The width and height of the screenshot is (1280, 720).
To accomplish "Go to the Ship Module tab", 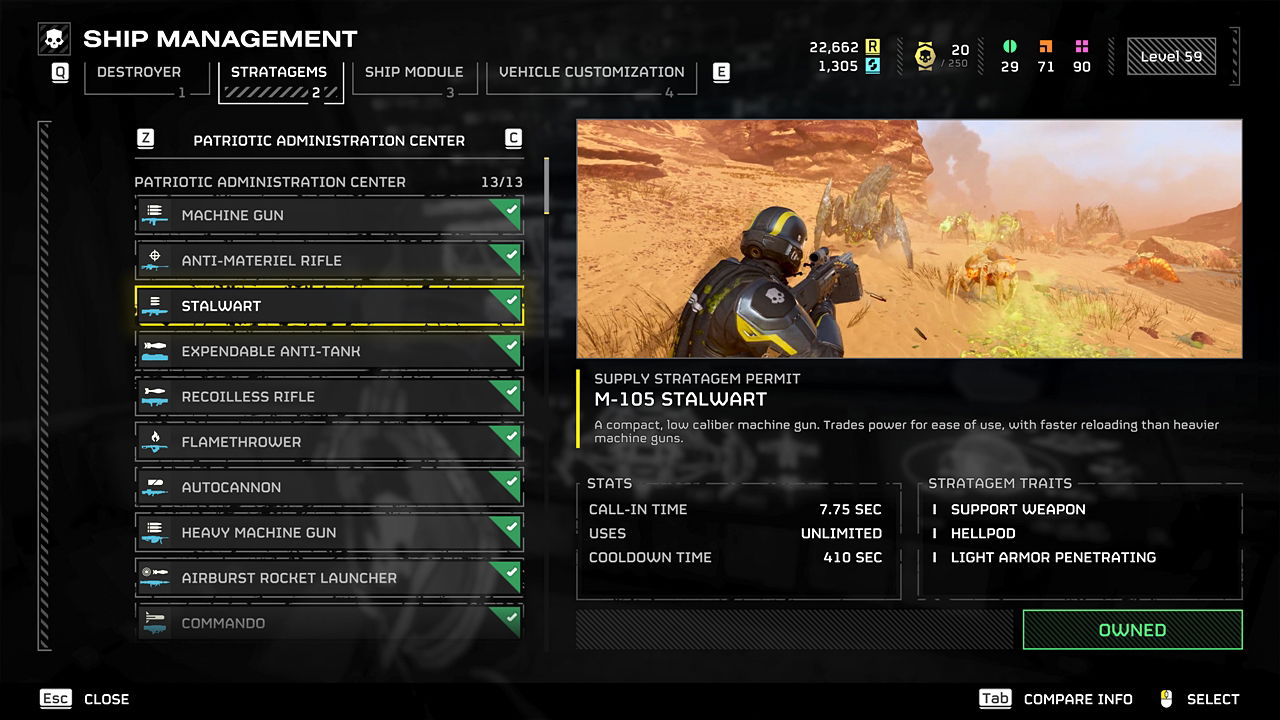I will [413, 73].
